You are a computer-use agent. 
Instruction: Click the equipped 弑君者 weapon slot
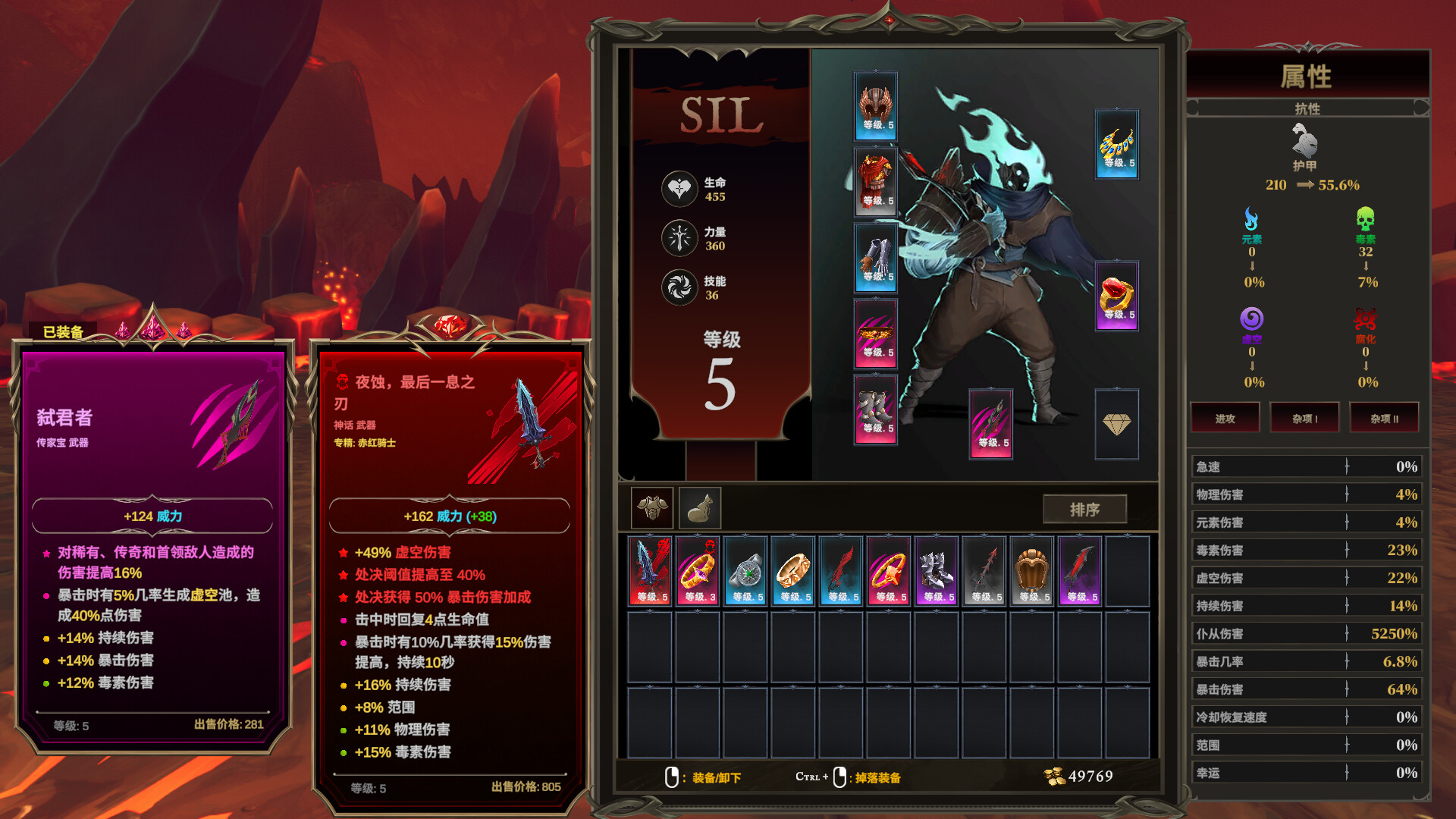click(990, 423)
